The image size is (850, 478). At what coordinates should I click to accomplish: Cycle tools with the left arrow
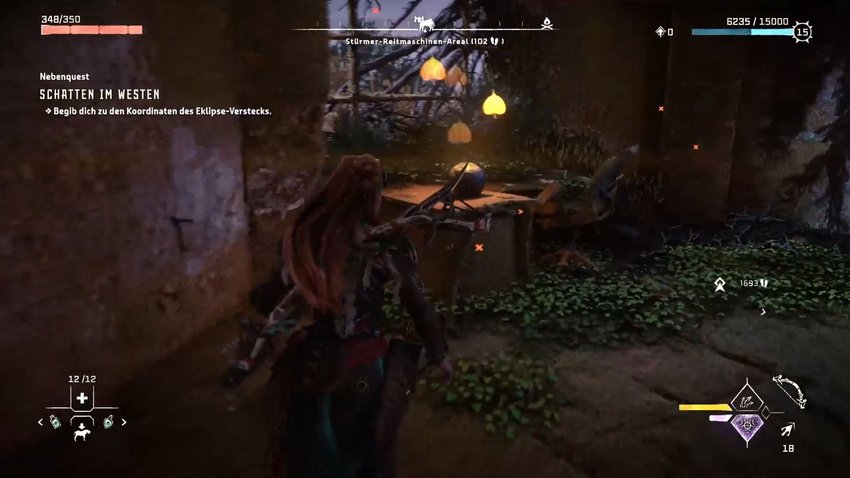(40, 422)
